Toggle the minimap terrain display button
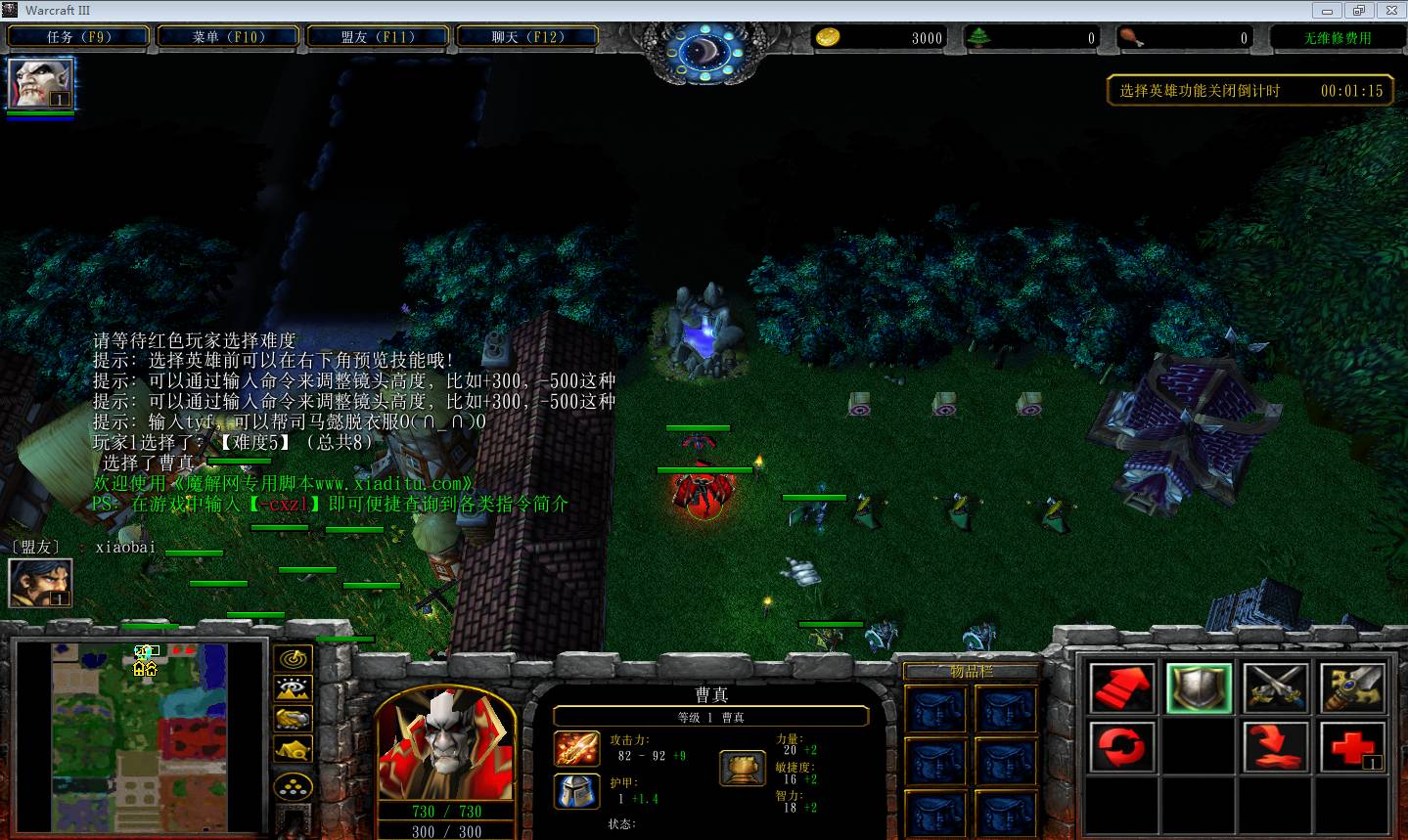This screenshot has height=840, width=1408. click(x=293, y=689)
